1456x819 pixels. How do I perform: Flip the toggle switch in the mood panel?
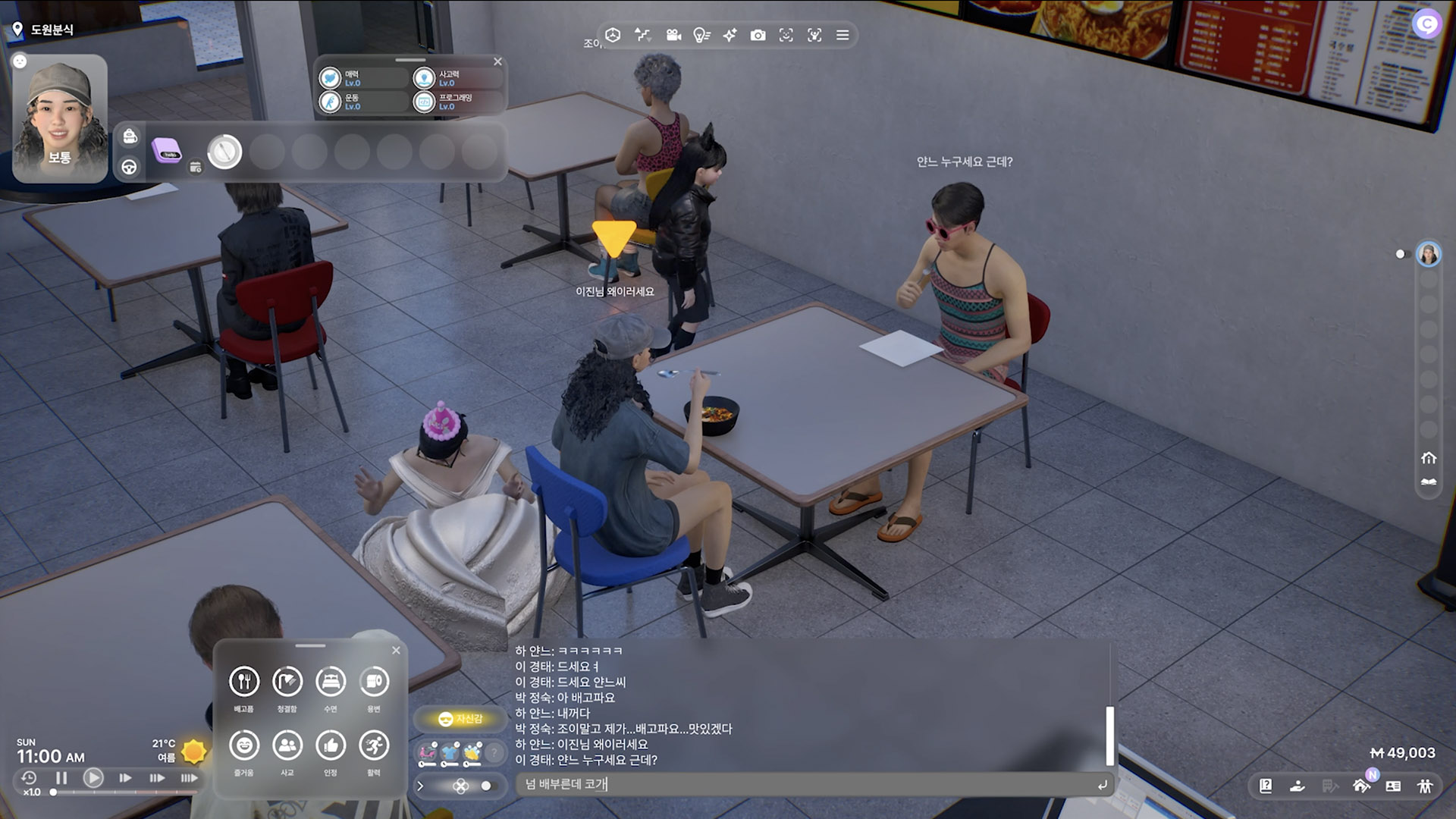pos(486,786)
